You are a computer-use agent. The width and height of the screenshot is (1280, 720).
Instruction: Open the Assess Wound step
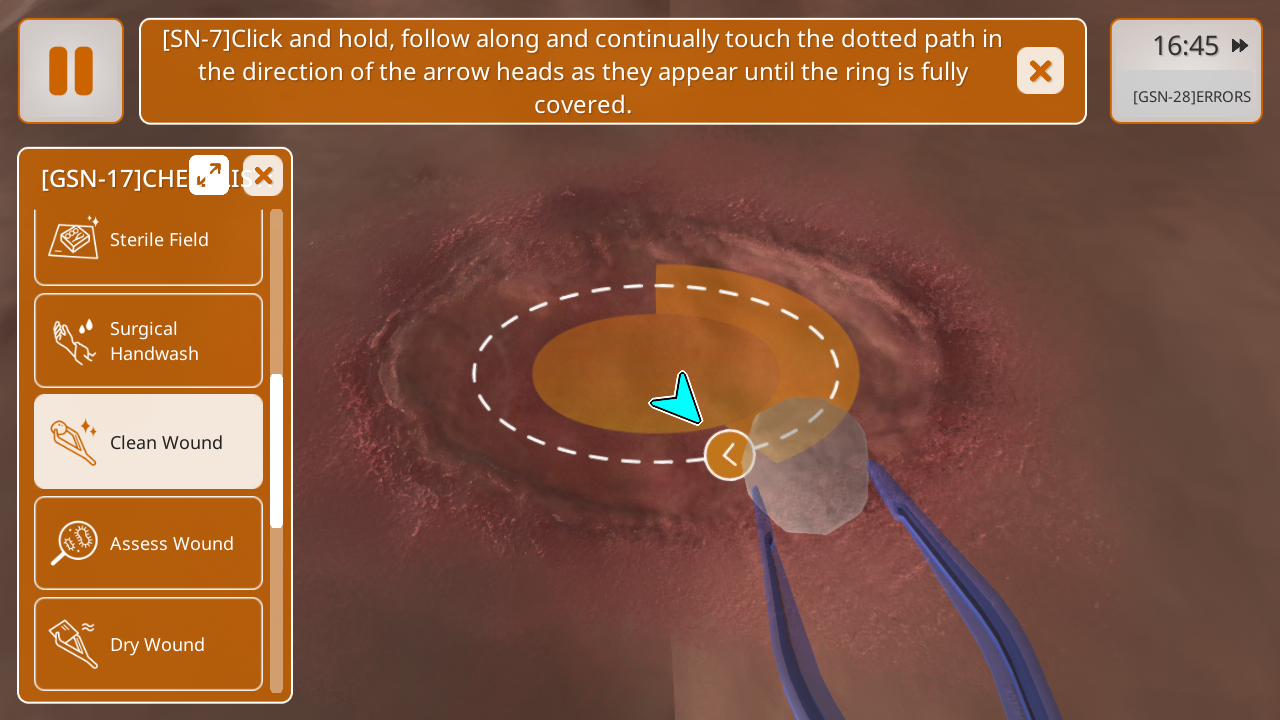148,543
